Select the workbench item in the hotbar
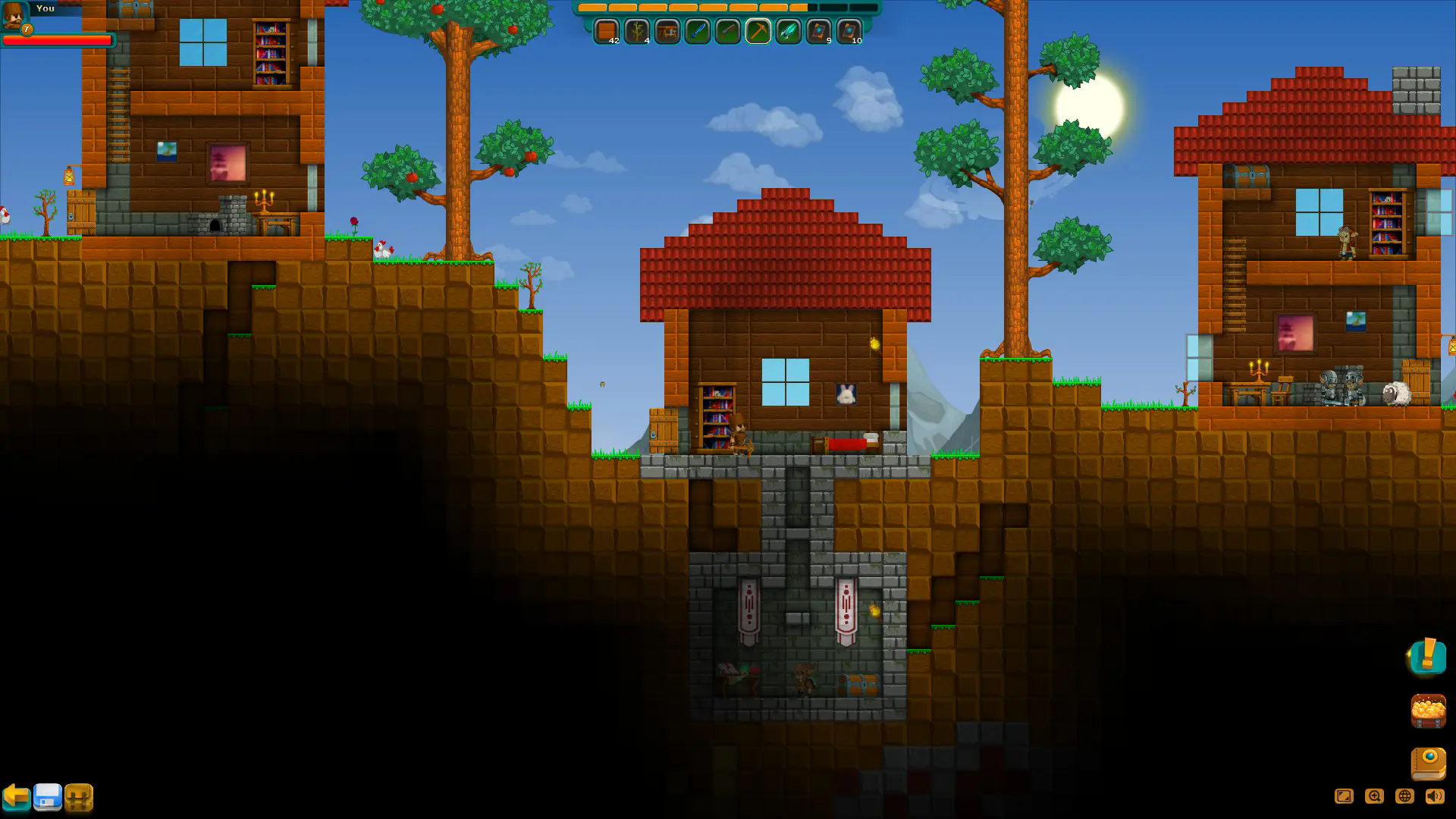This screenshot has width=1456, height=819. (667, 32)
